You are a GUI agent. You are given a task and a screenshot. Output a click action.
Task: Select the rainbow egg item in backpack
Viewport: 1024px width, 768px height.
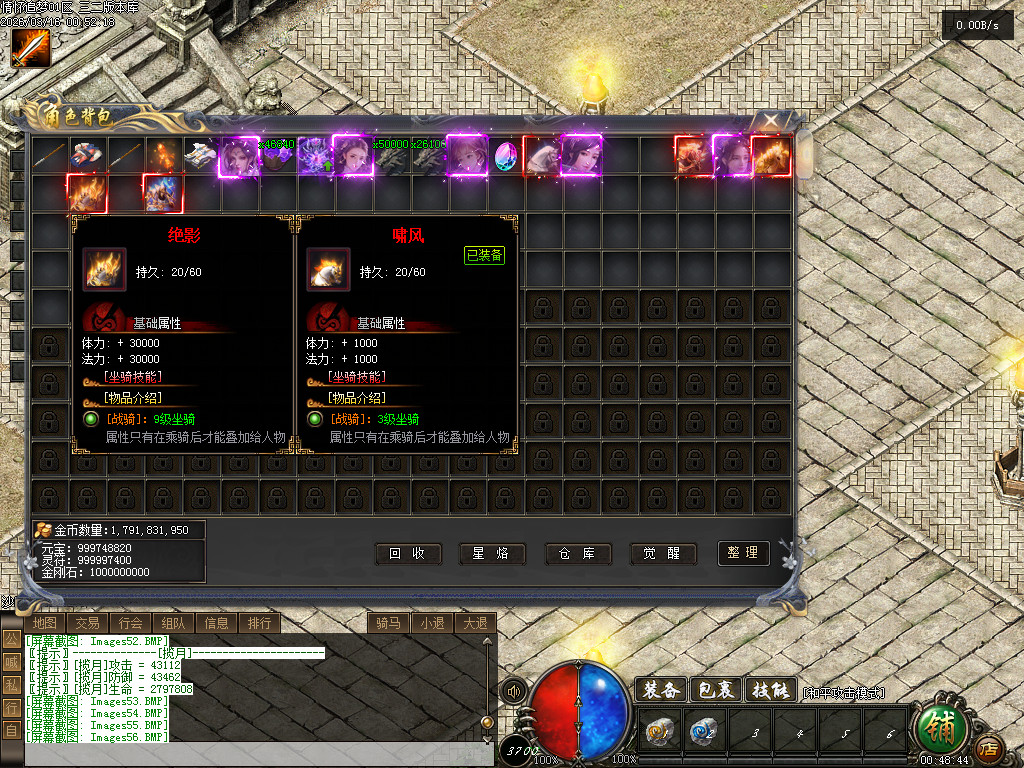pos(508,155)
